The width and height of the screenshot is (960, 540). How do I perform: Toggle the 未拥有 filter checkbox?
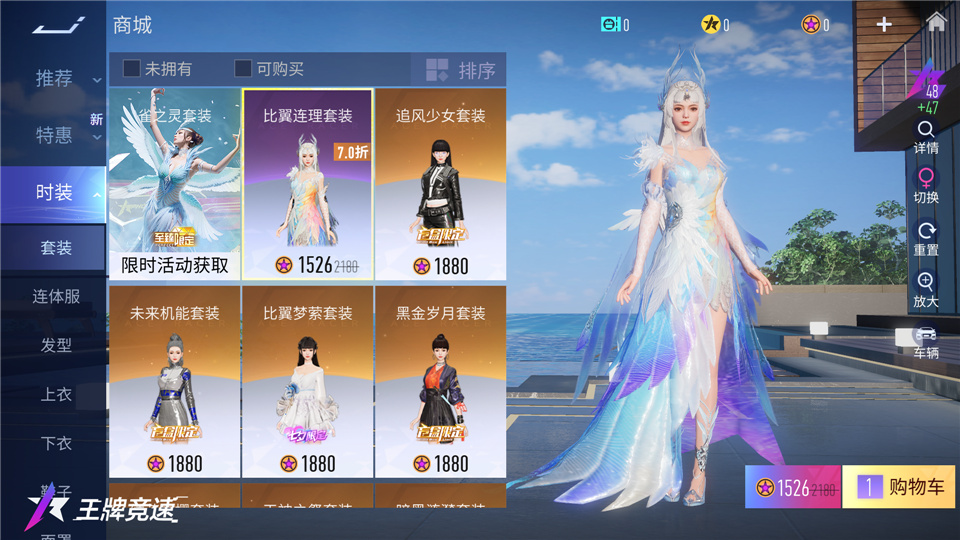pyautogui.click(x=132, y=69)
